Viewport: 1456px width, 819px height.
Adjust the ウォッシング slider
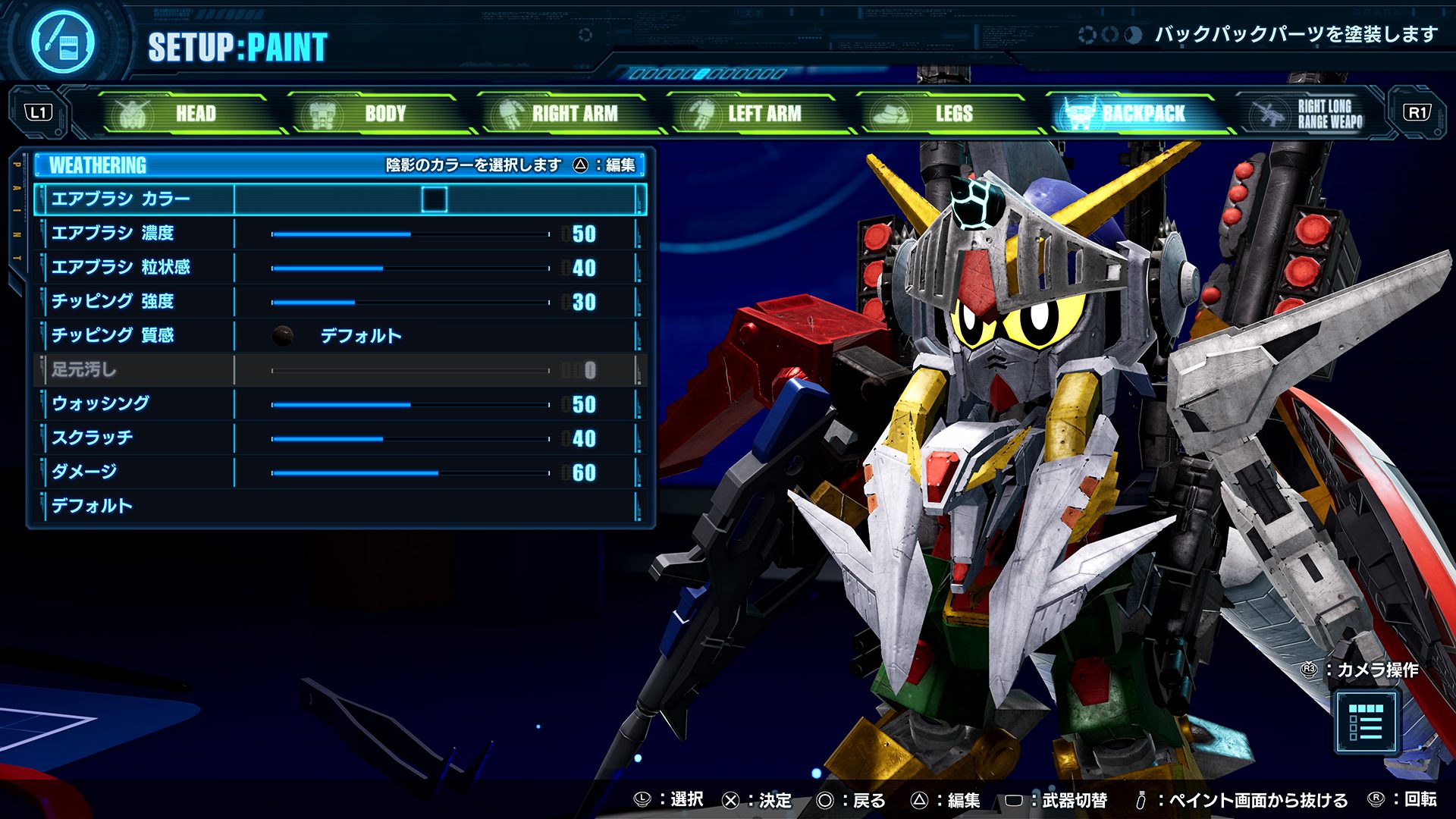(410, 405)
